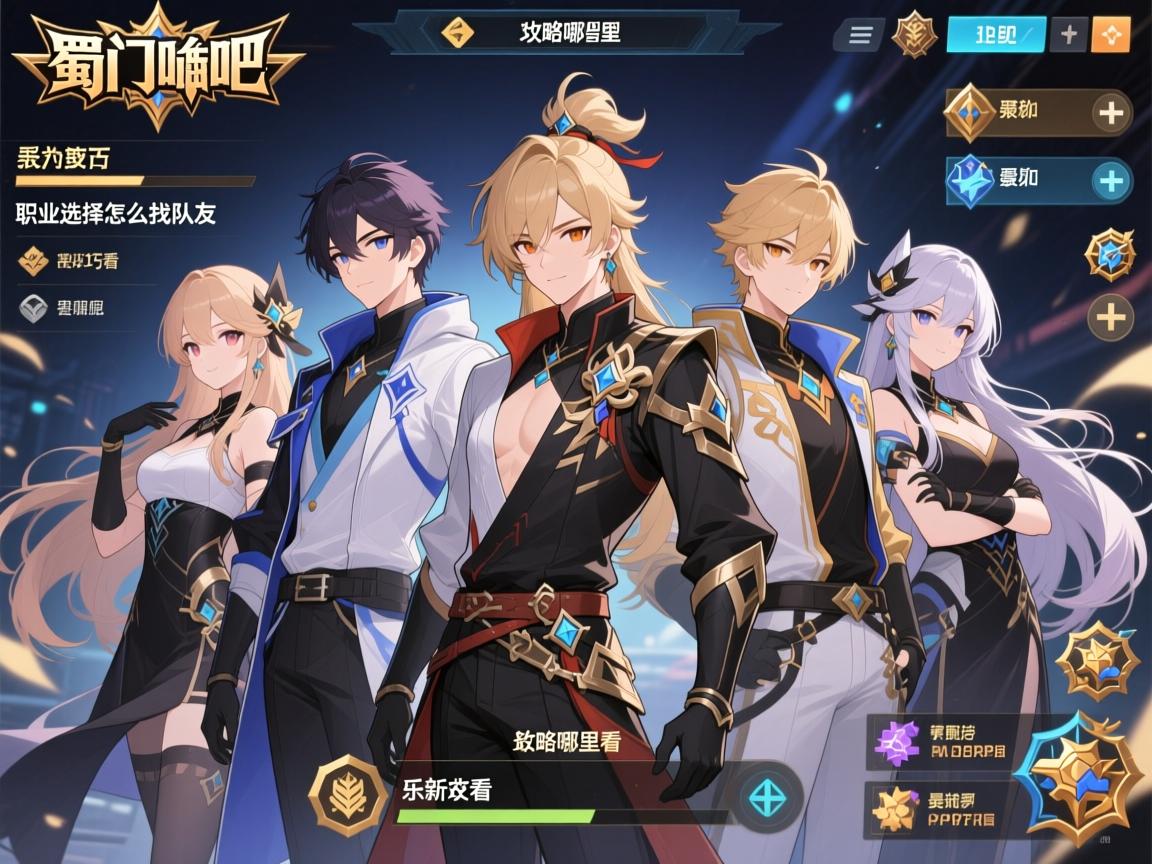Select the purple gem reward entry

point(938,744)
